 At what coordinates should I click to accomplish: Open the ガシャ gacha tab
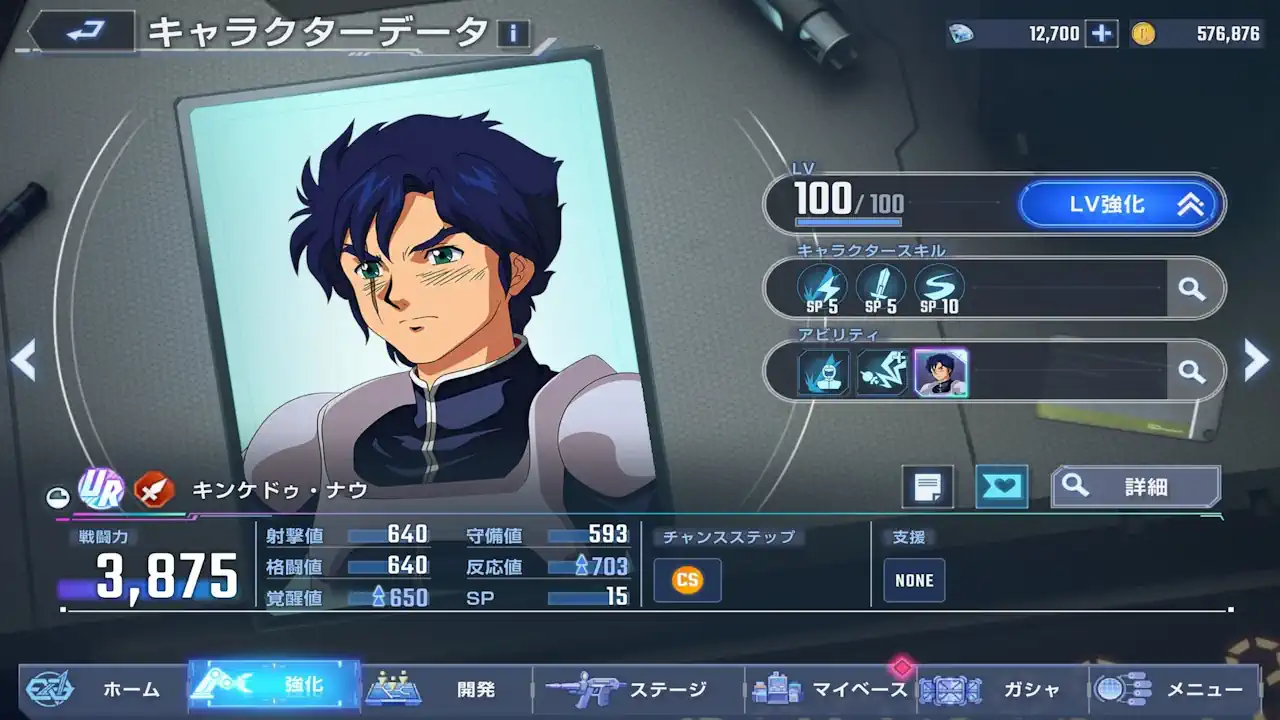click(1005, 689)
